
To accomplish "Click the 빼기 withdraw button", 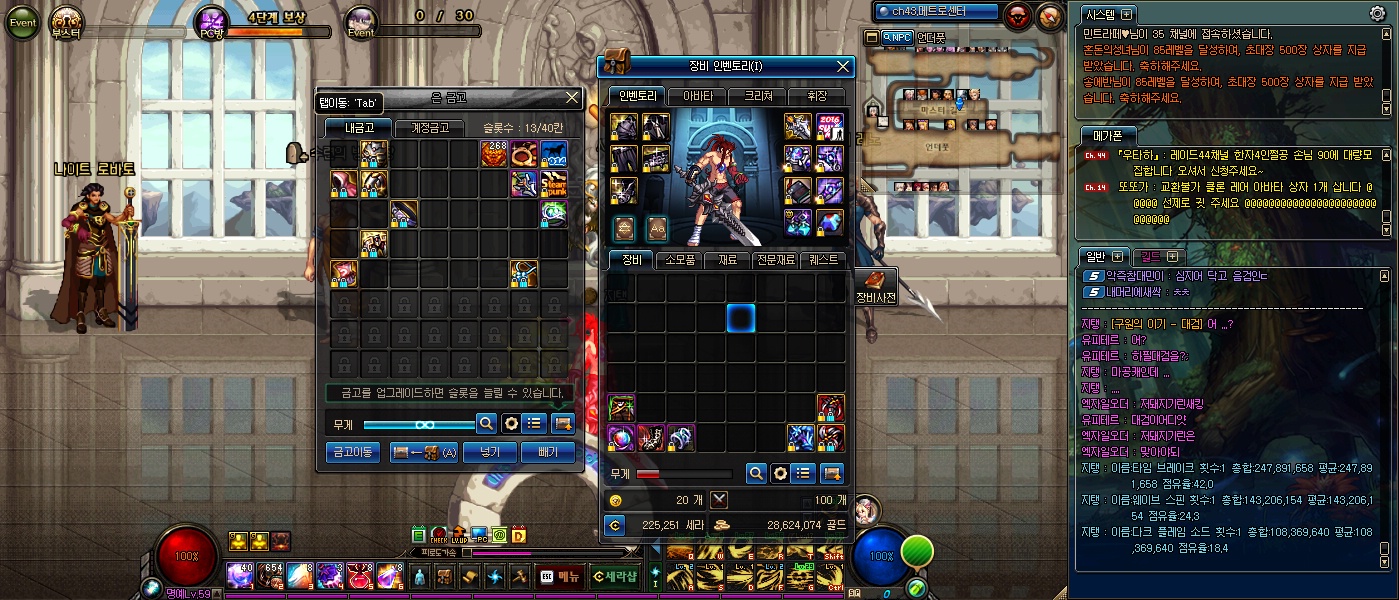I will click(549, 453).
